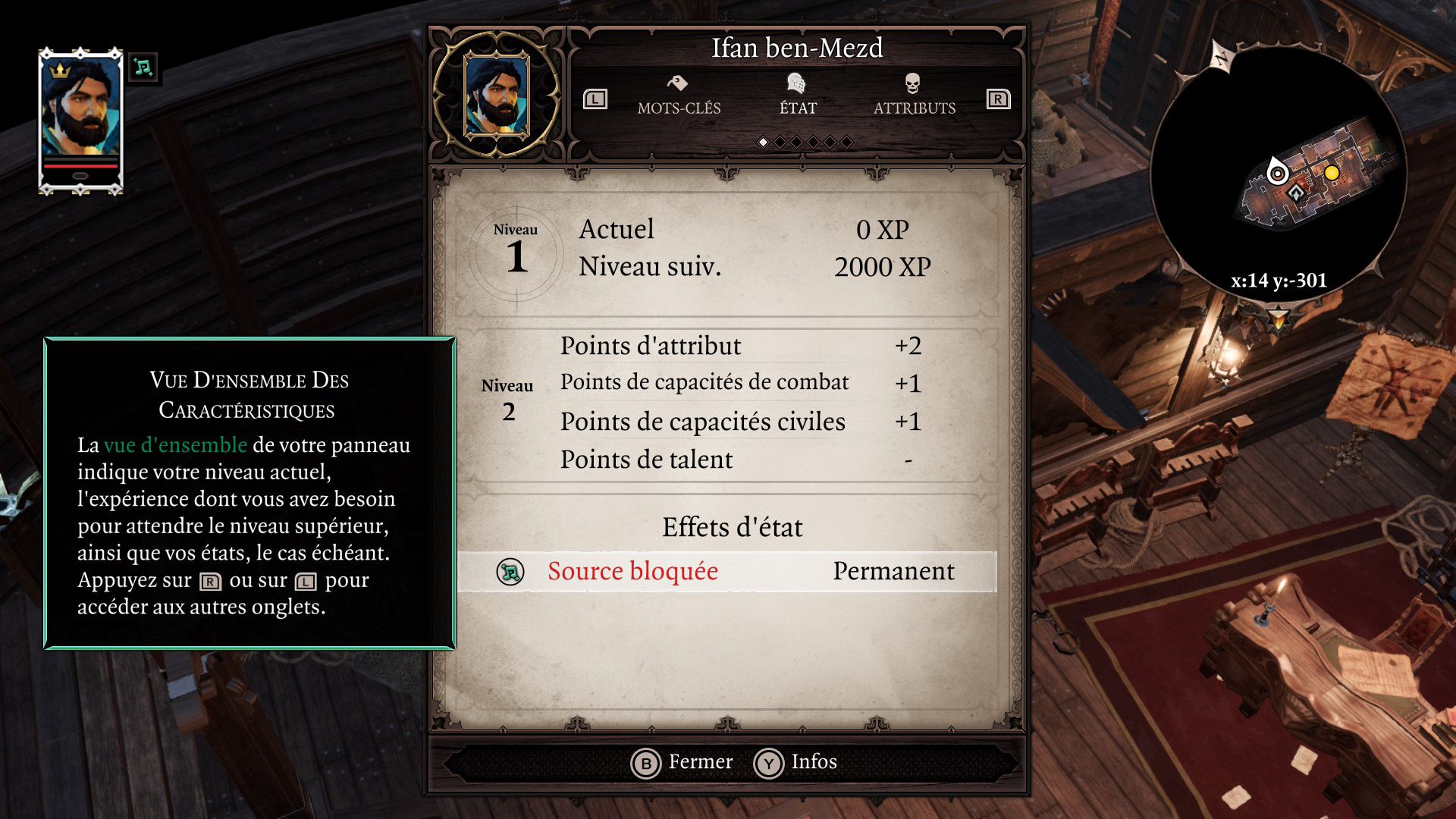Click the green status icon beside the portrait
This screenshot has width=1456, height=819.
(143, 68)
